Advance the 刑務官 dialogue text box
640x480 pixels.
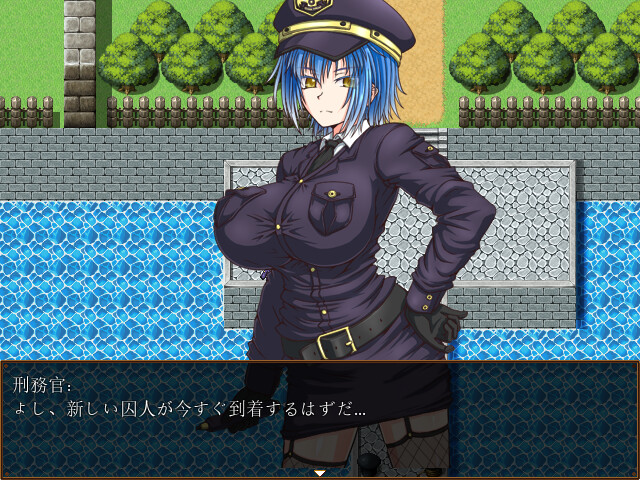(x=320, y=415)
